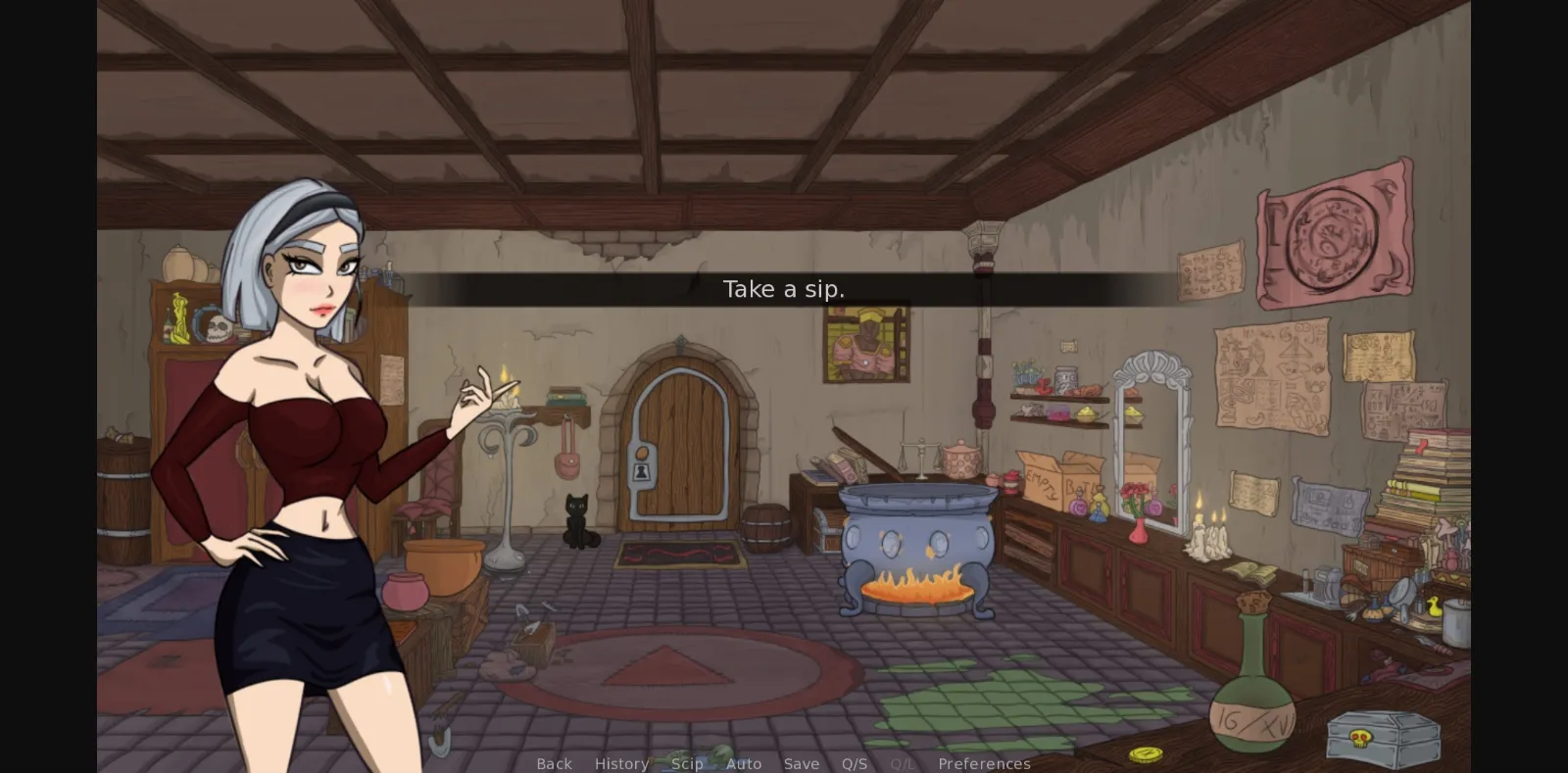Screen dimensions: 1568x773
Task: Enable Auto reading mode
Action: pos(745,763)
